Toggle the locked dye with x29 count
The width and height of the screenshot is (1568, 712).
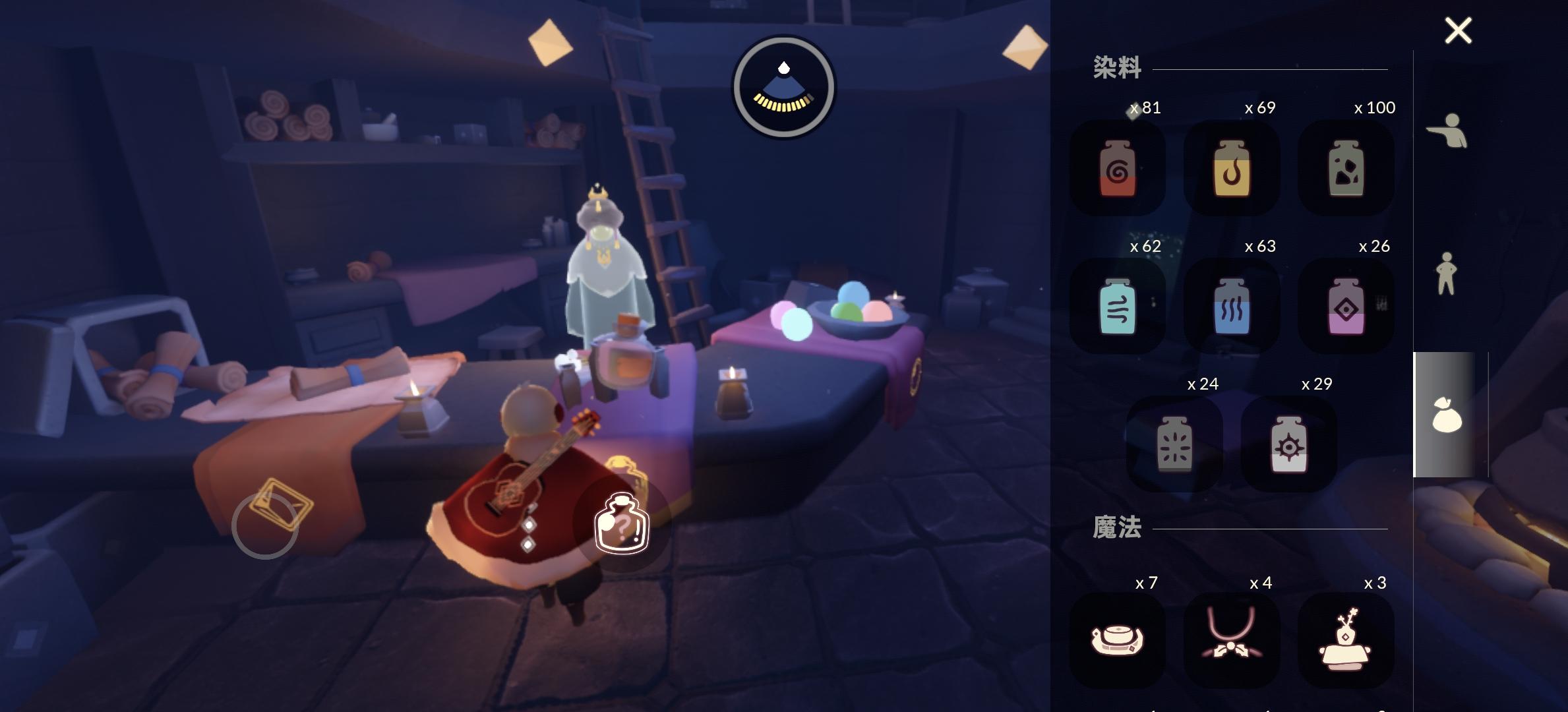coord(1288,446)
